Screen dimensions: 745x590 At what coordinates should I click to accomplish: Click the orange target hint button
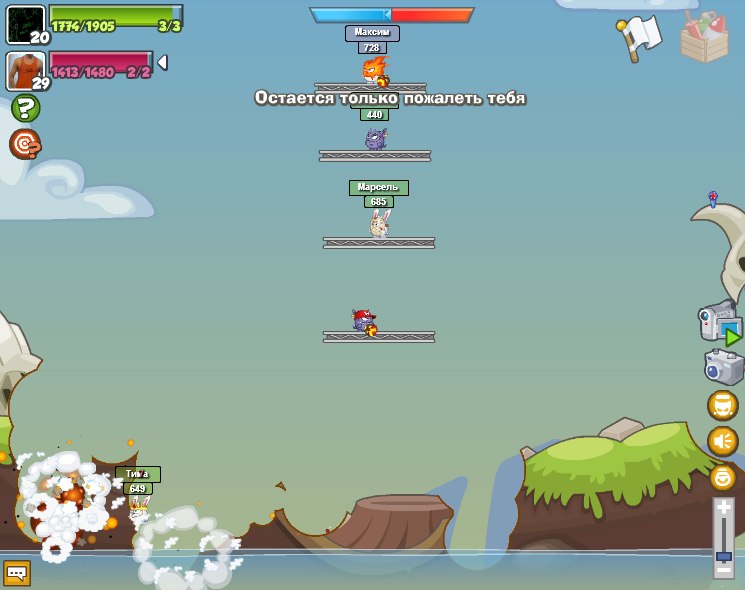click(x=25, y=144)
